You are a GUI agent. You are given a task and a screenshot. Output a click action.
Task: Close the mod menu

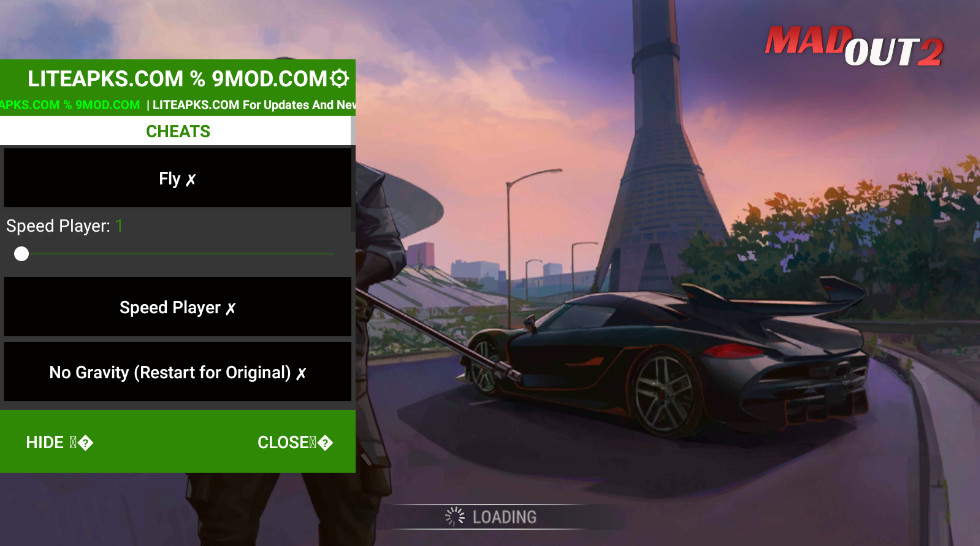(x=294, y=442)
